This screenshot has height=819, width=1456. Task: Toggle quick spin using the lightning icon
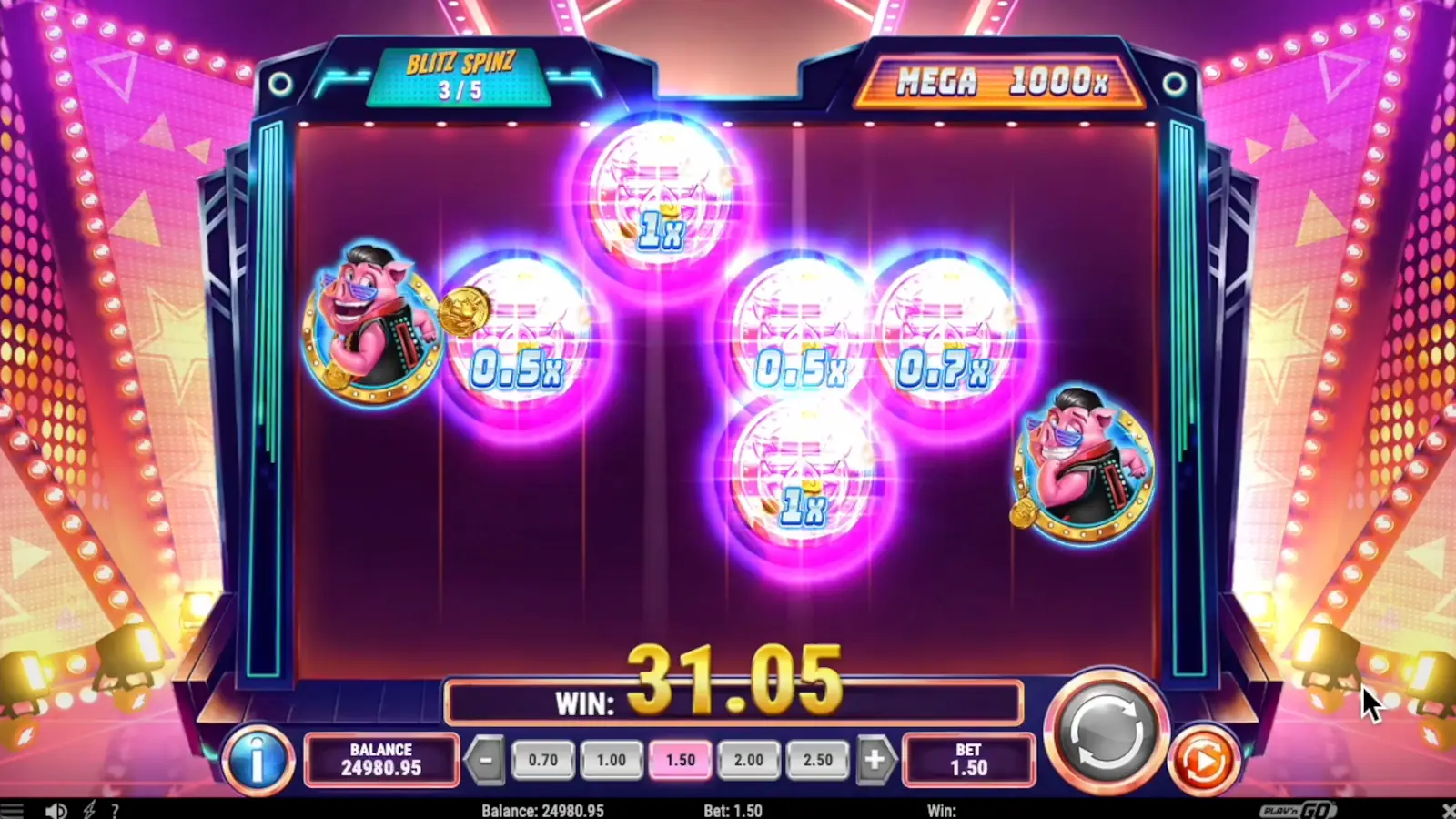[x=87, y=809]
